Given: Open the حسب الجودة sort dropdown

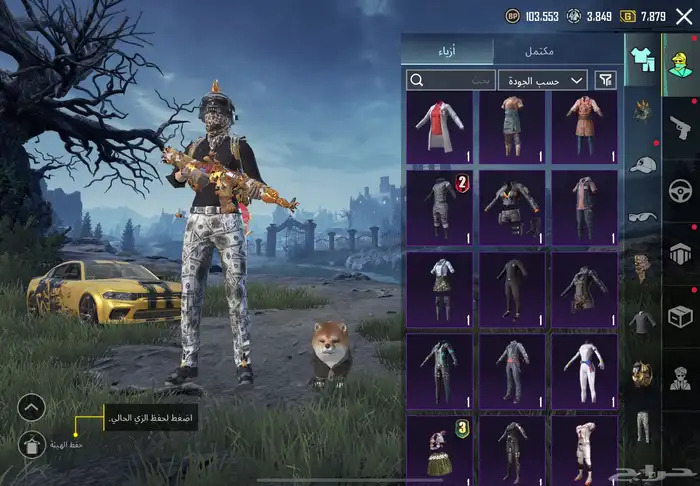Looking at the screenshot, I should coord(544,80).
